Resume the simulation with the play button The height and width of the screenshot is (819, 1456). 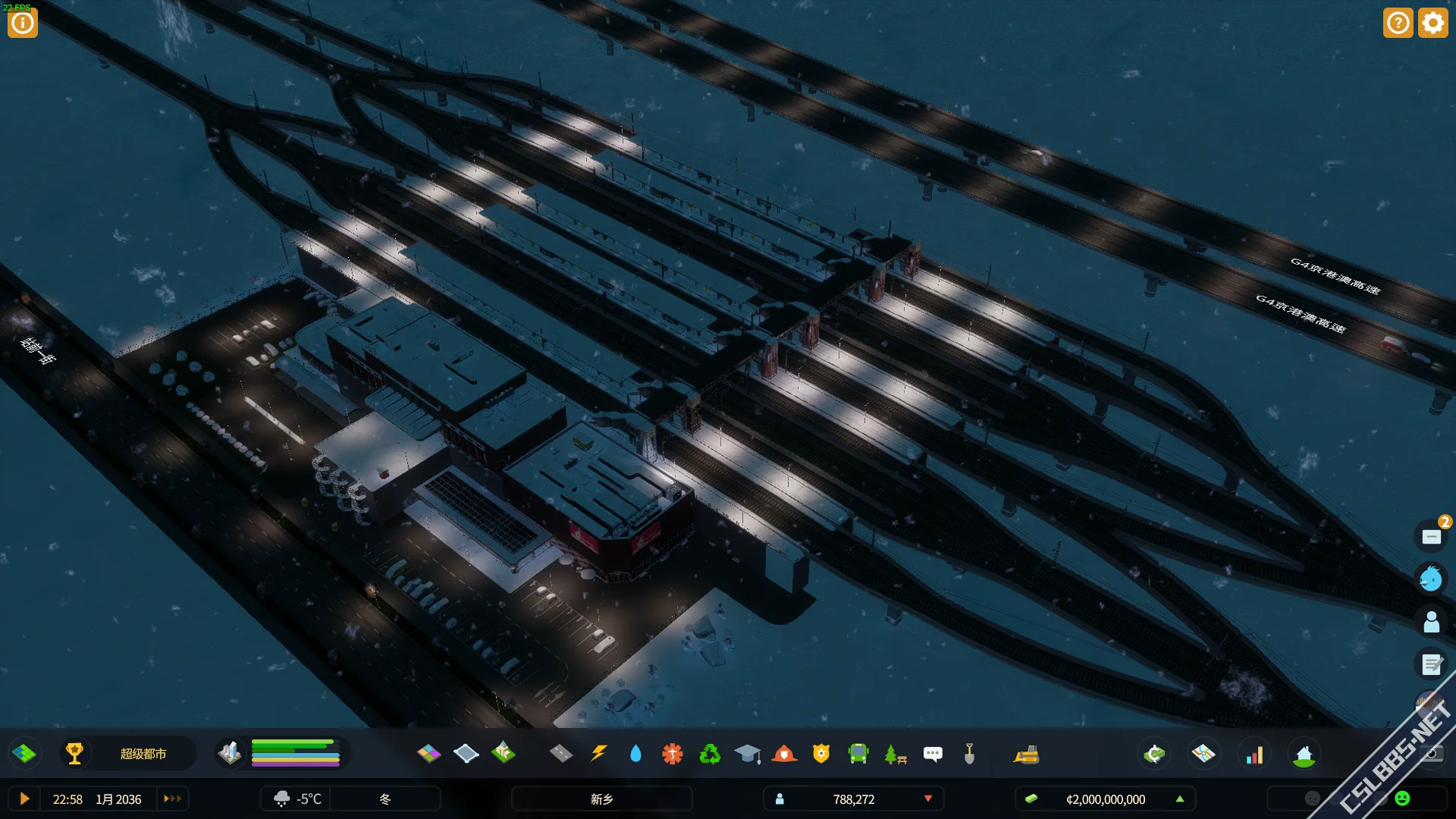click(x=24, y=799)
